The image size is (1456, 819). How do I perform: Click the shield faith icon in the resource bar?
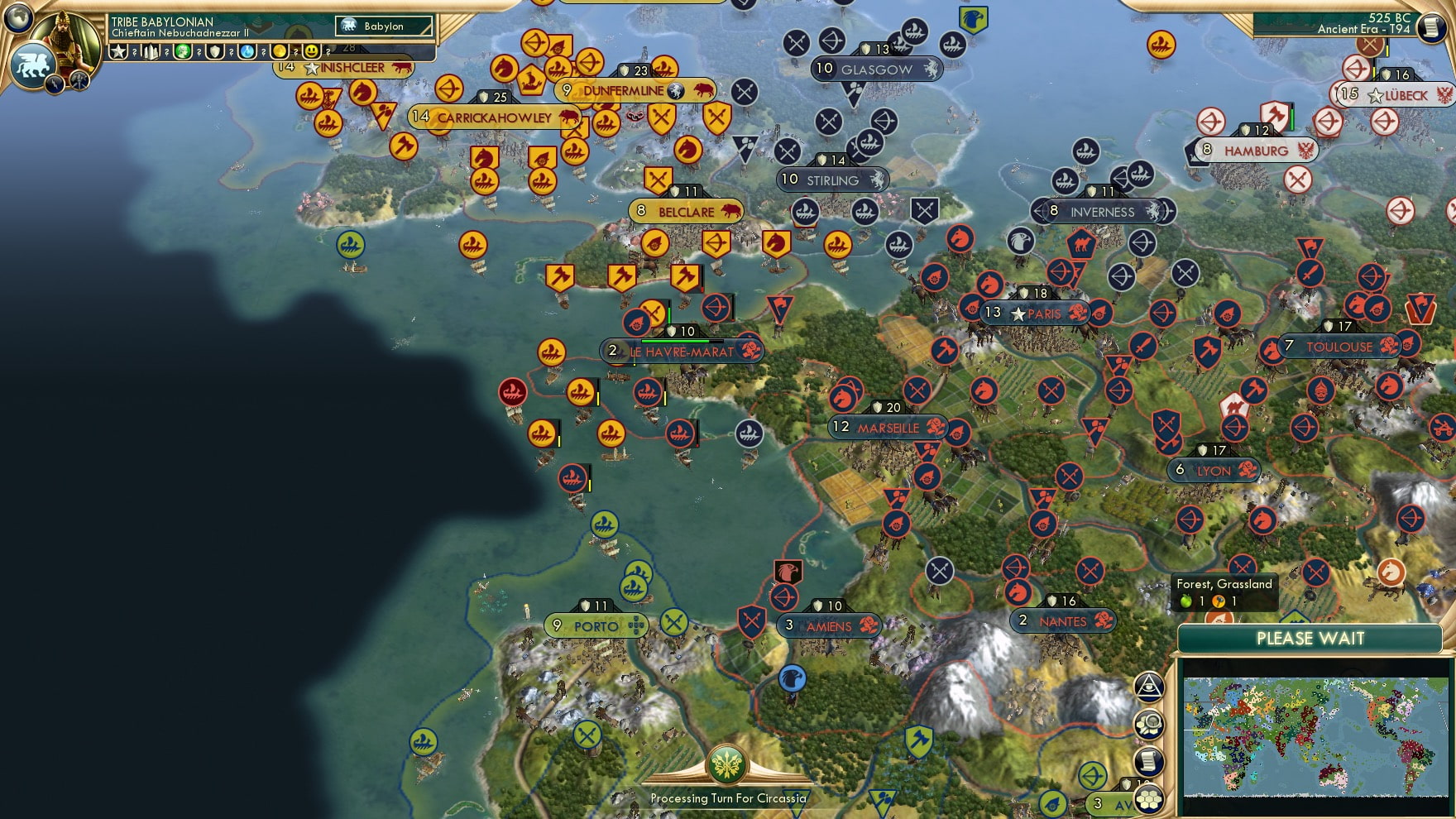[214, 53]
